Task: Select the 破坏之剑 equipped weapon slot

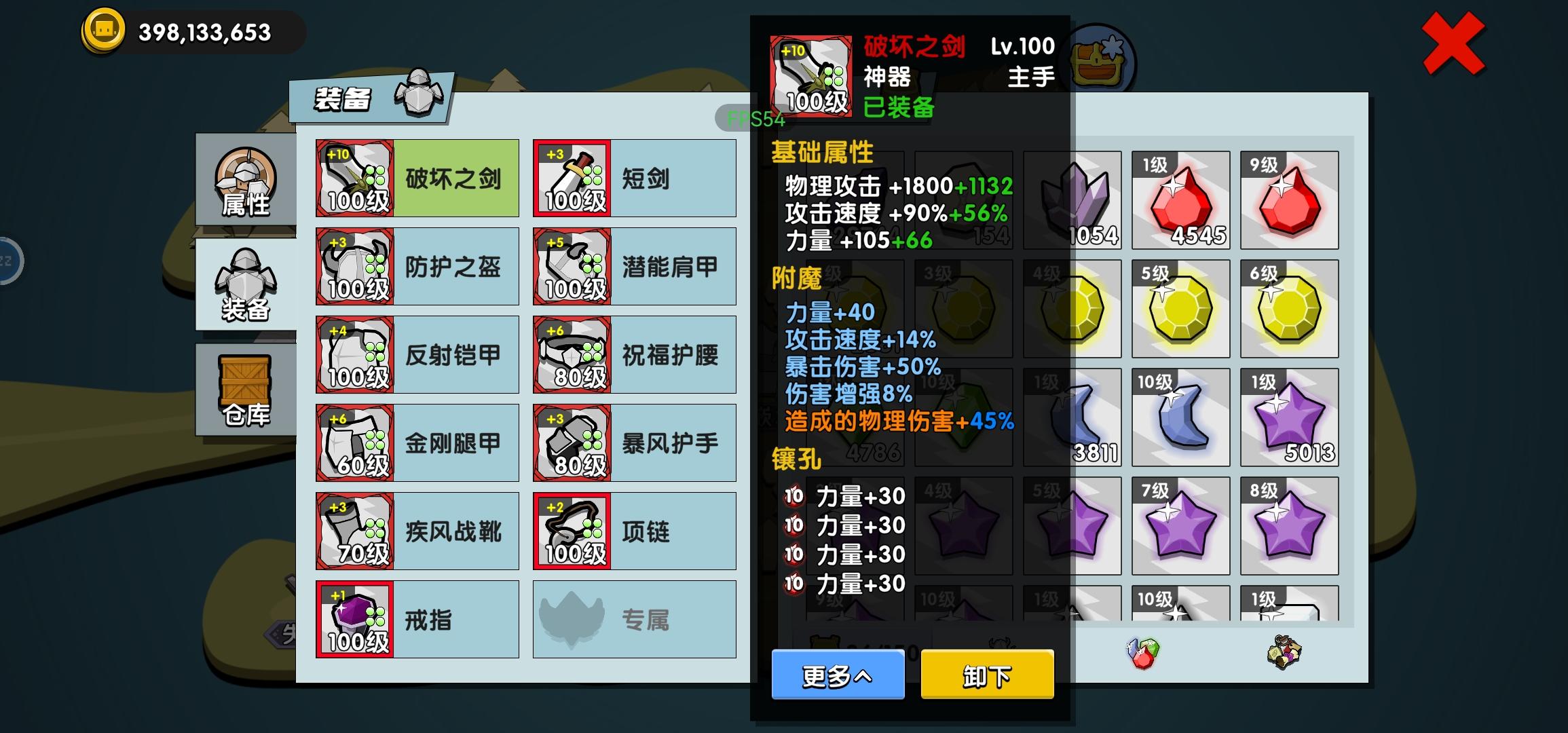Action: (x=417, y=177)
